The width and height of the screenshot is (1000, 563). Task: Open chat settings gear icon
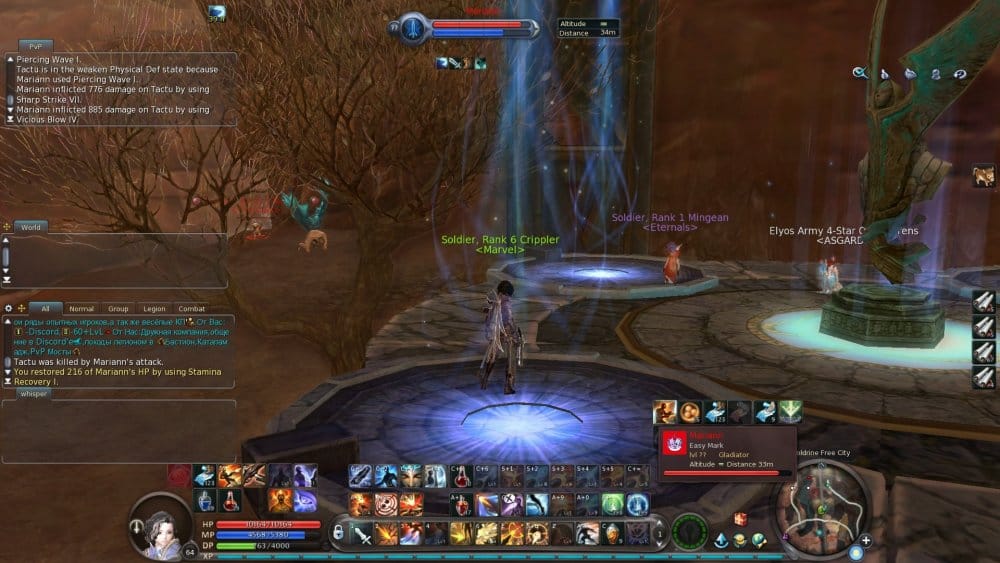8,308
